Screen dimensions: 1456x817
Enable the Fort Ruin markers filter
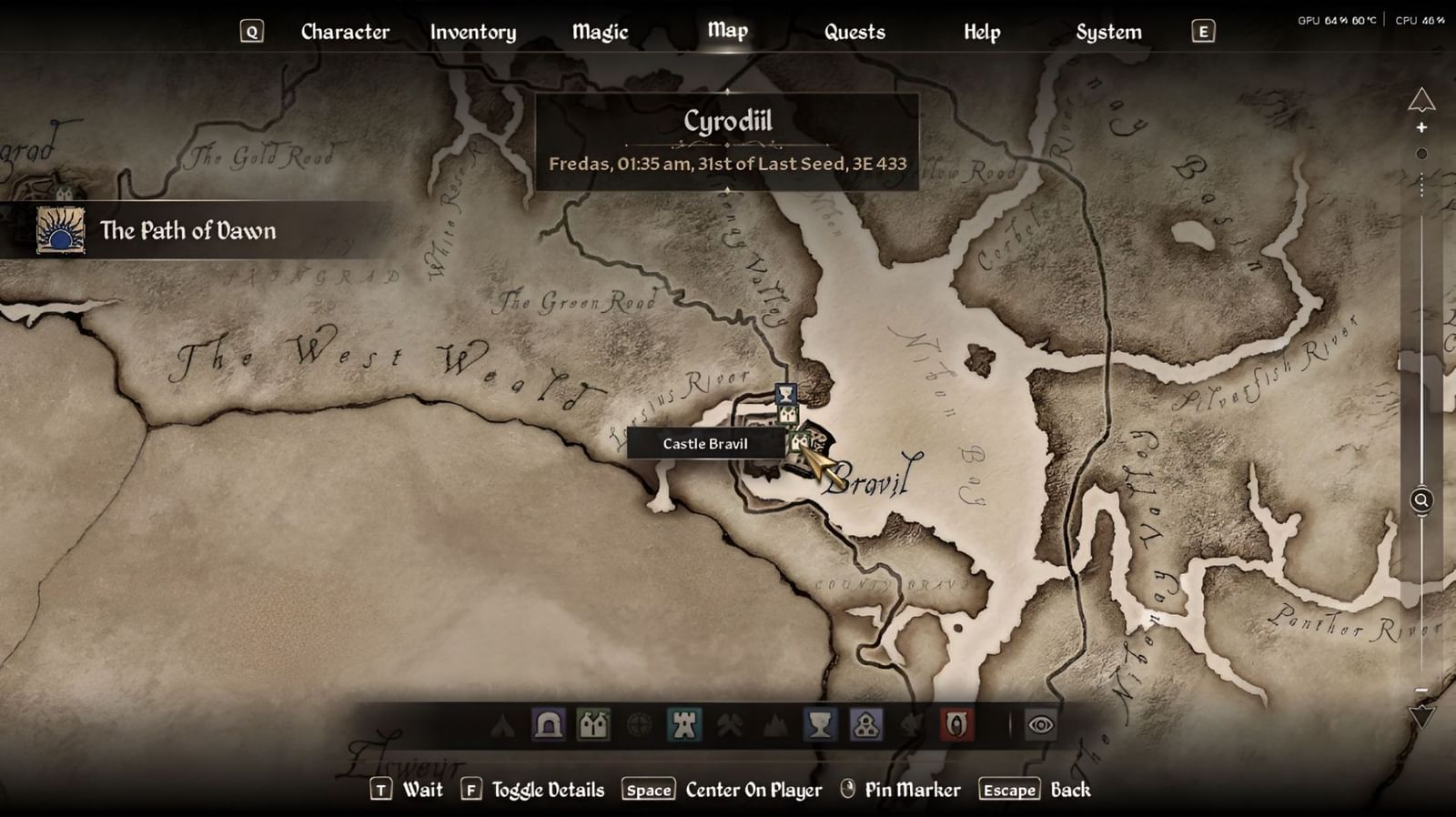(637, 725)
